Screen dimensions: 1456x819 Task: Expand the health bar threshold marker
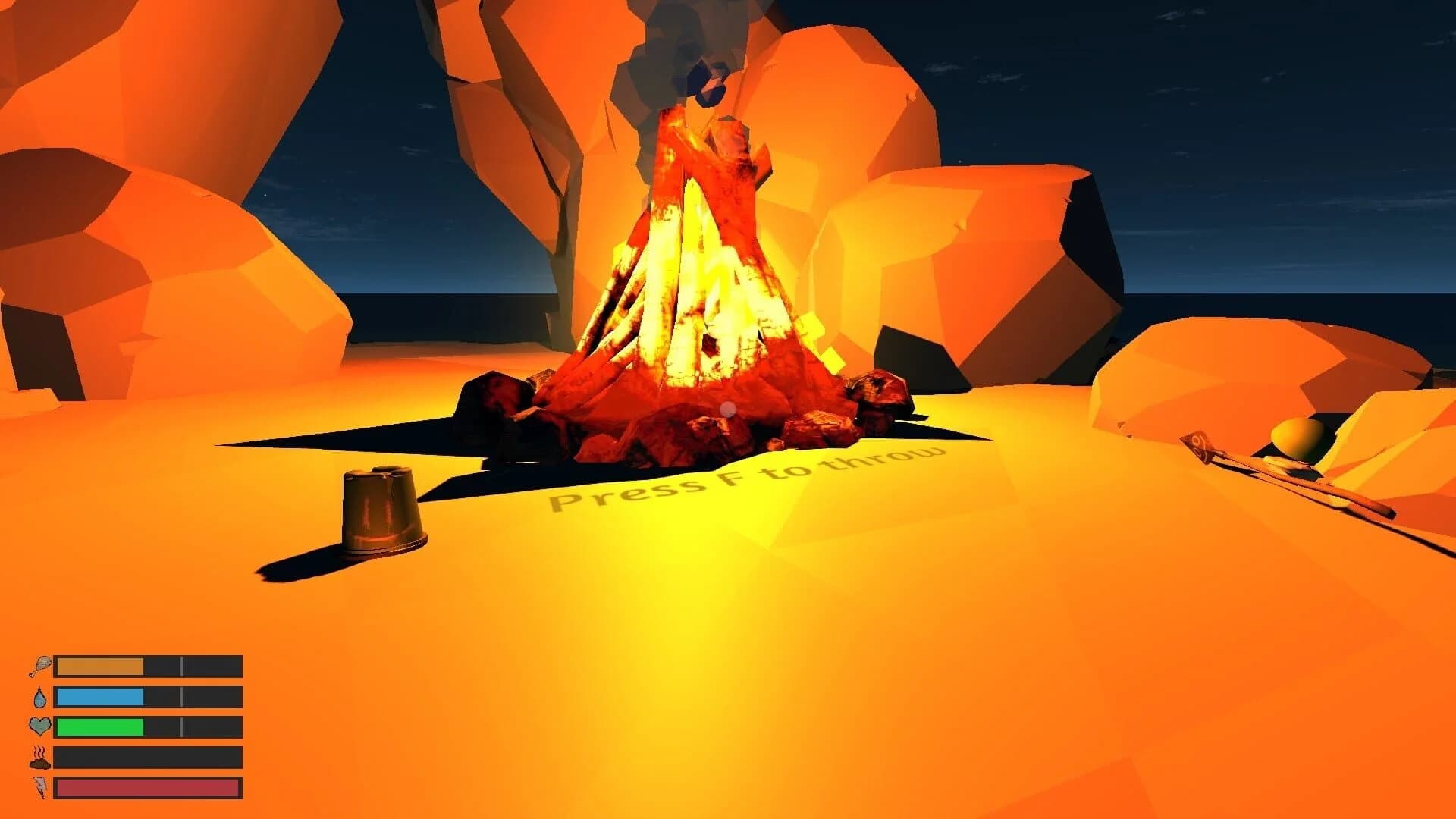(x=182, y=726)
